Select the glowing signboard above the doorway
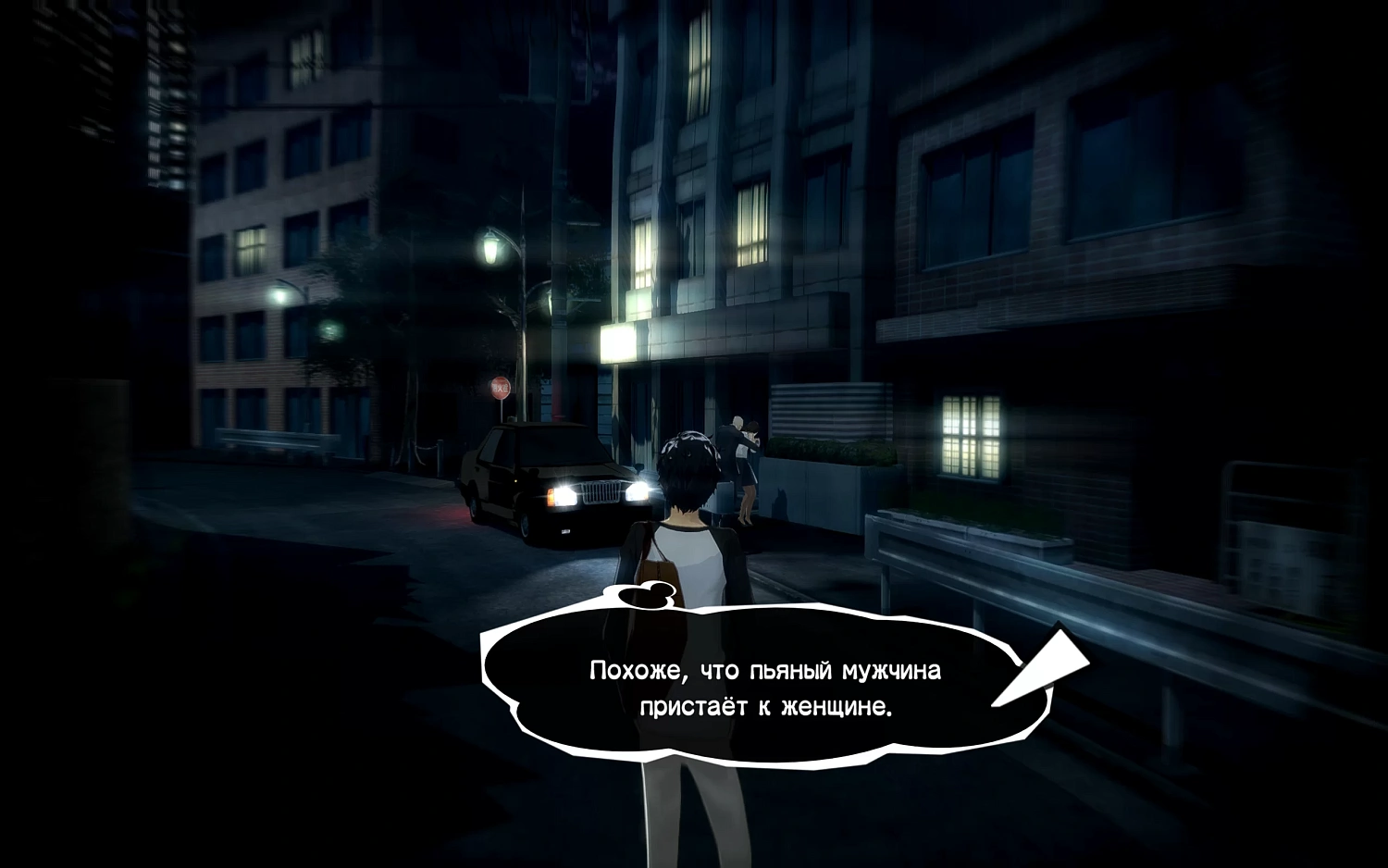 618,341
